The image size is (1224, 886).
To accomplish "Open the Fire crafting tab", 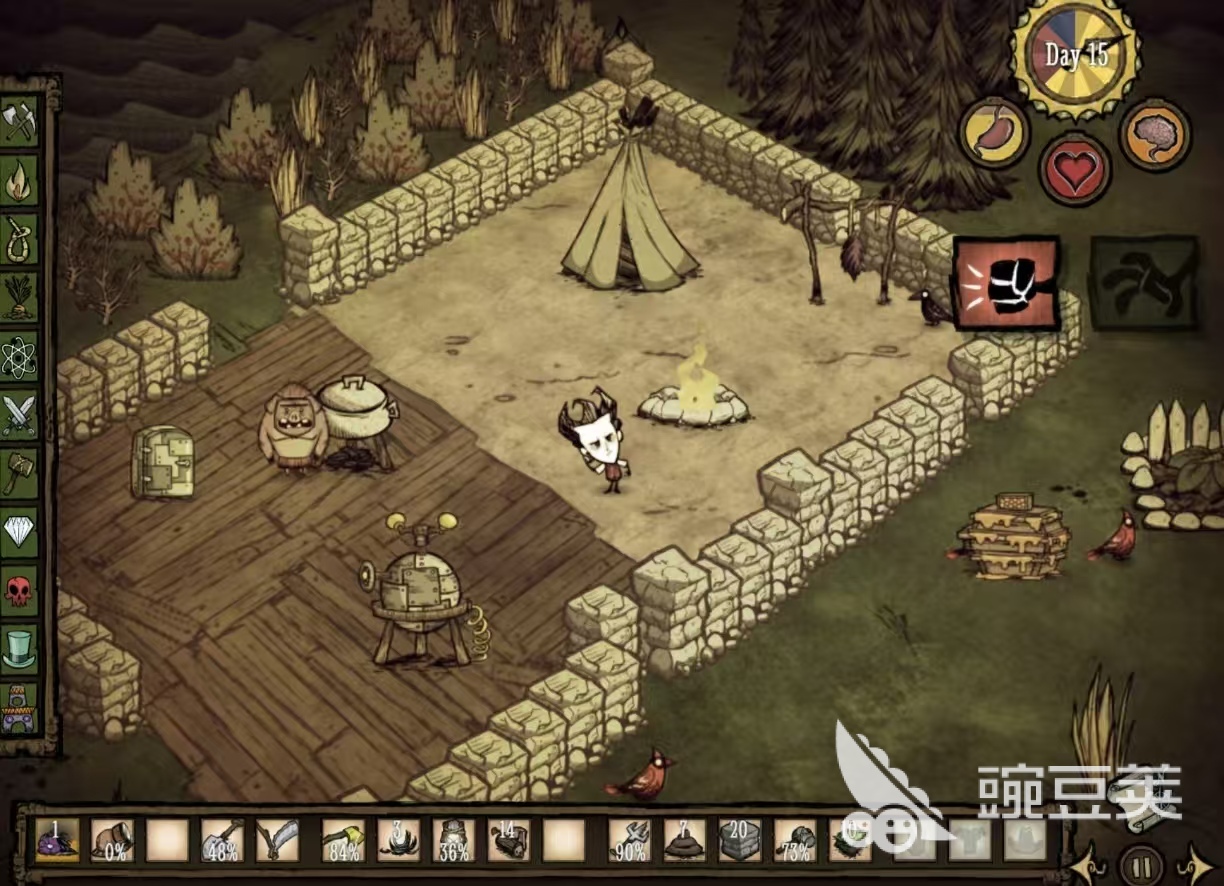I will point(20,182).
